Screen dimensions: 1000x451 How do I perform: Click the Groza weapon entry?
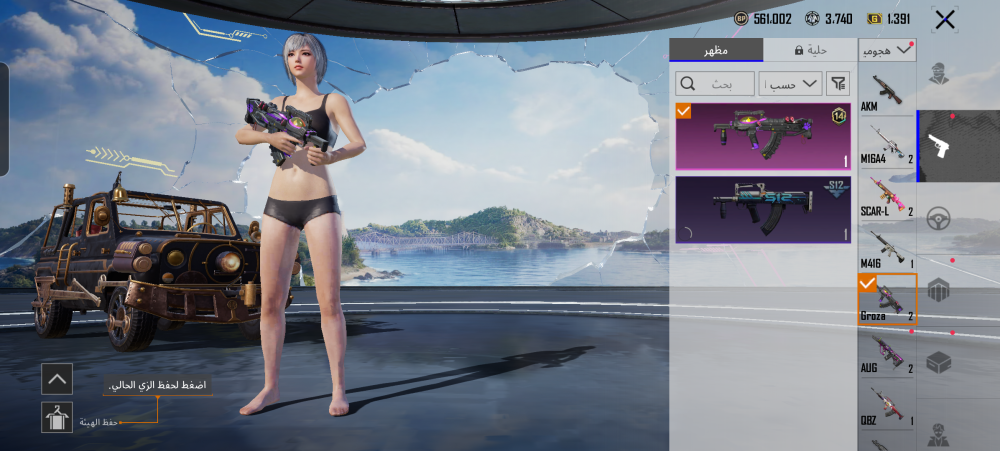click(886, 301)
